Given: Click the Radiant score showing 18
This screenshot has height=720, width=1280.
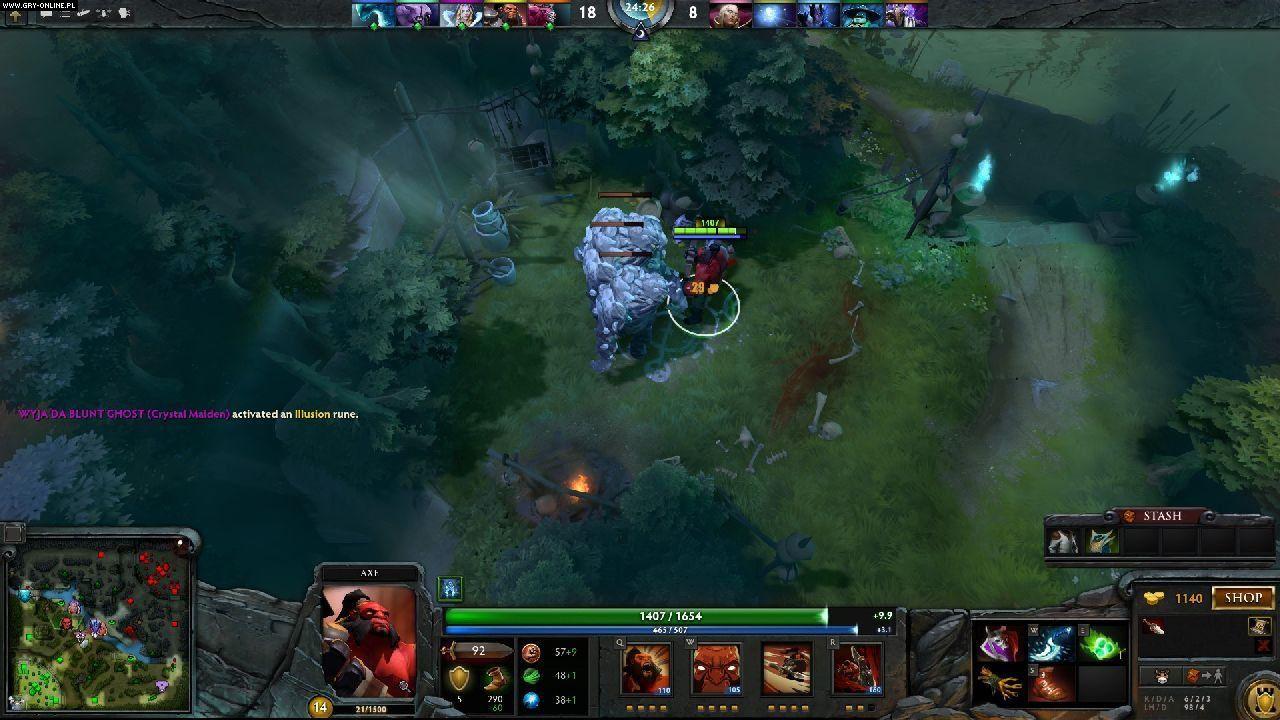Looking at the screenshot, I should (589, 14).
